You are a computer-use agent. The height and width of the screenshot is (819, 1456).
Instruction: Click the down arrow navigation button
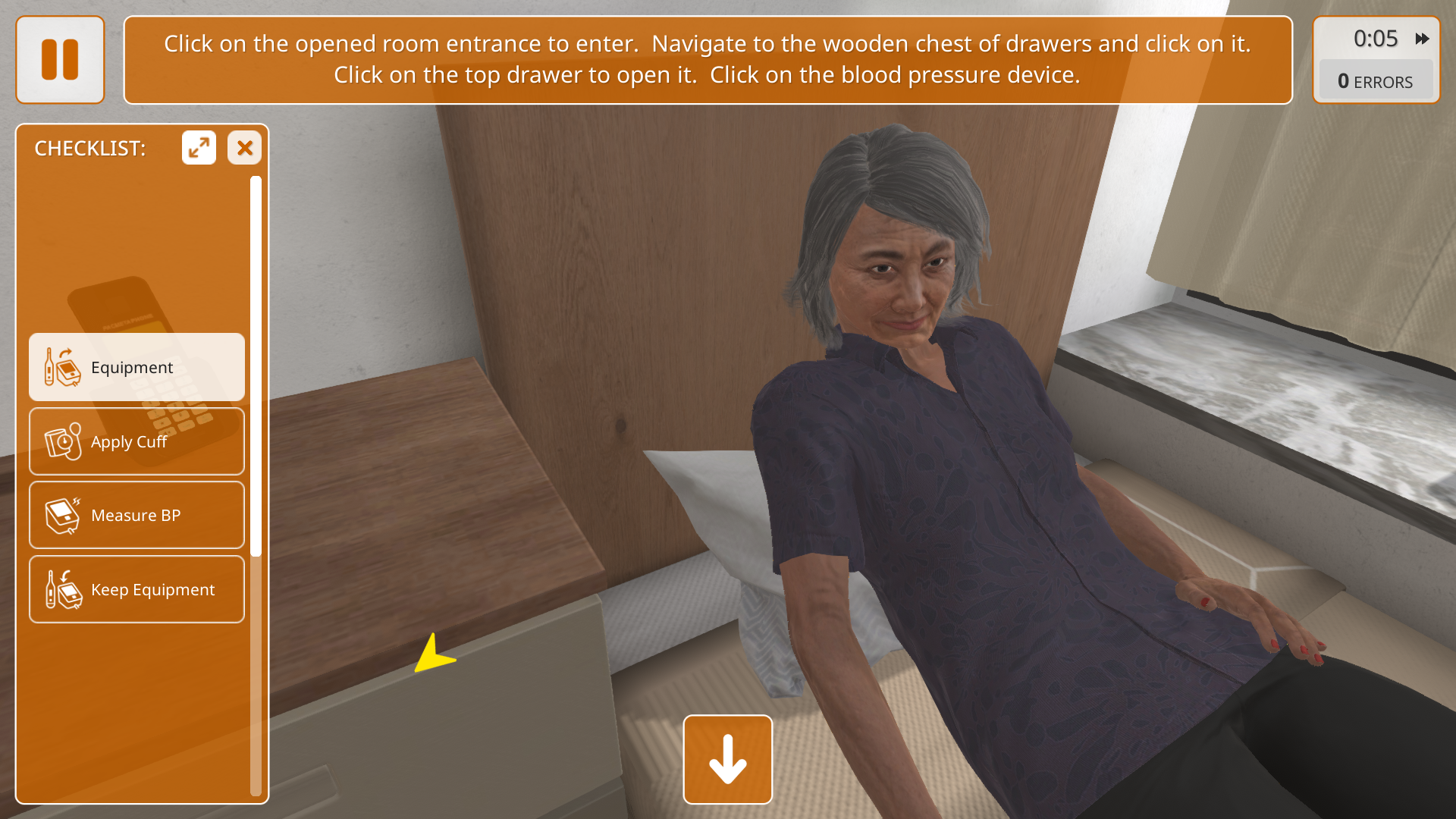(x=727, y=759)
